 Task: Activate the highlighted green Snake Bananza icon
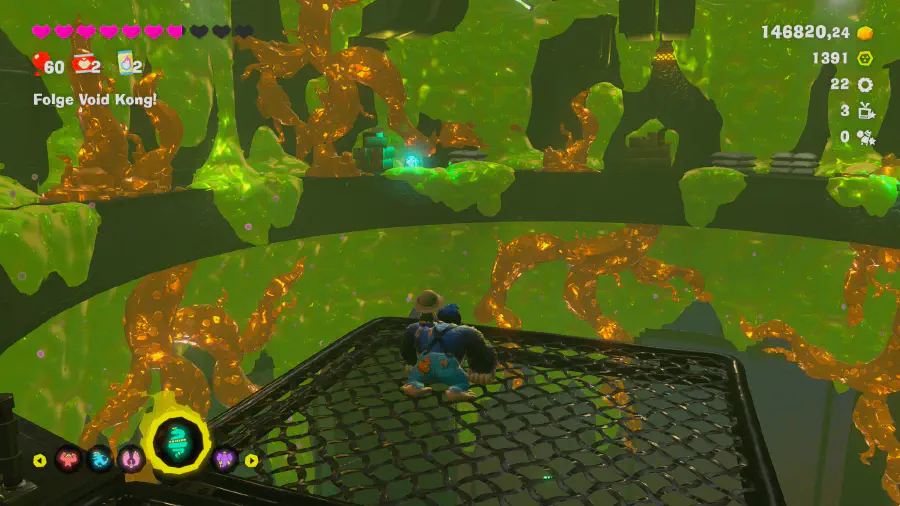tap(175, 444)
